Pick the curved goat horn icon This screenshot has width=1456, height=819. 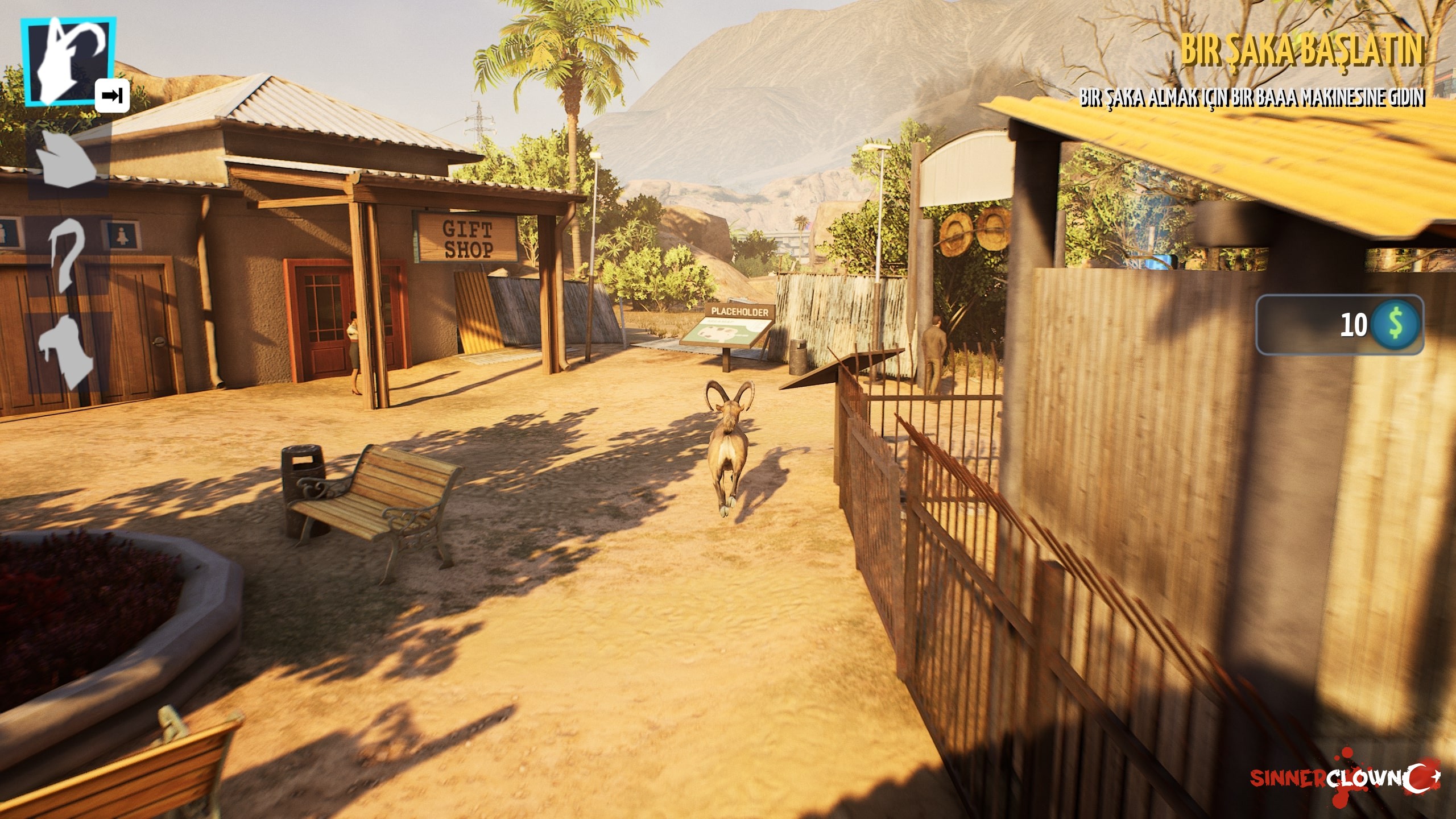(67, 256)
